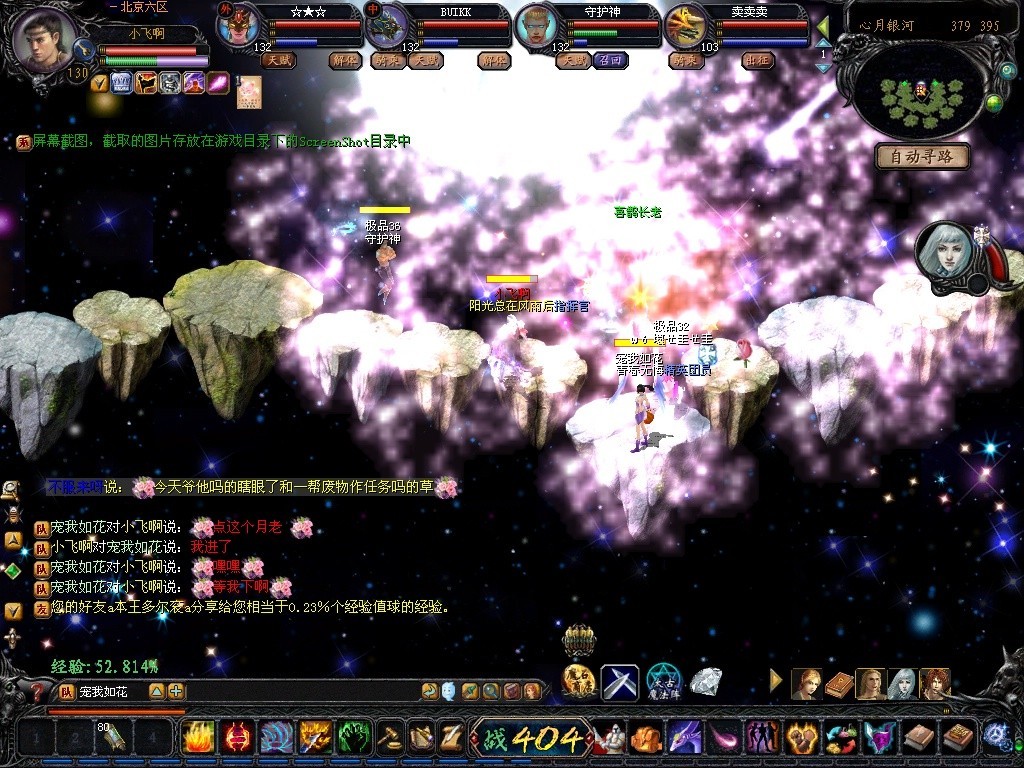Click the 骑乘 mount button under BUIKK
The height and width of the screenshot is (768, 1024).
383,60
